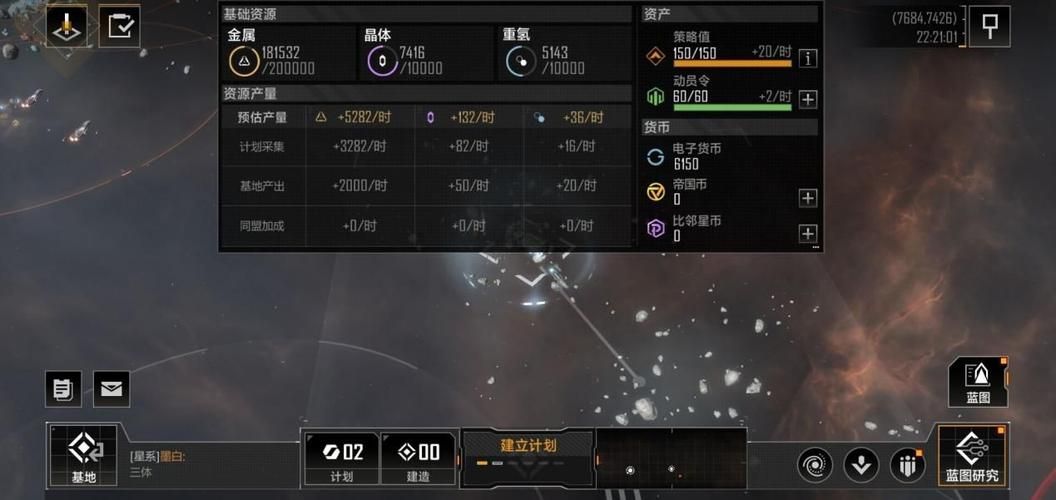Open the 计划 plans counter
The image size is (1056, 500).
click(341, 459)
